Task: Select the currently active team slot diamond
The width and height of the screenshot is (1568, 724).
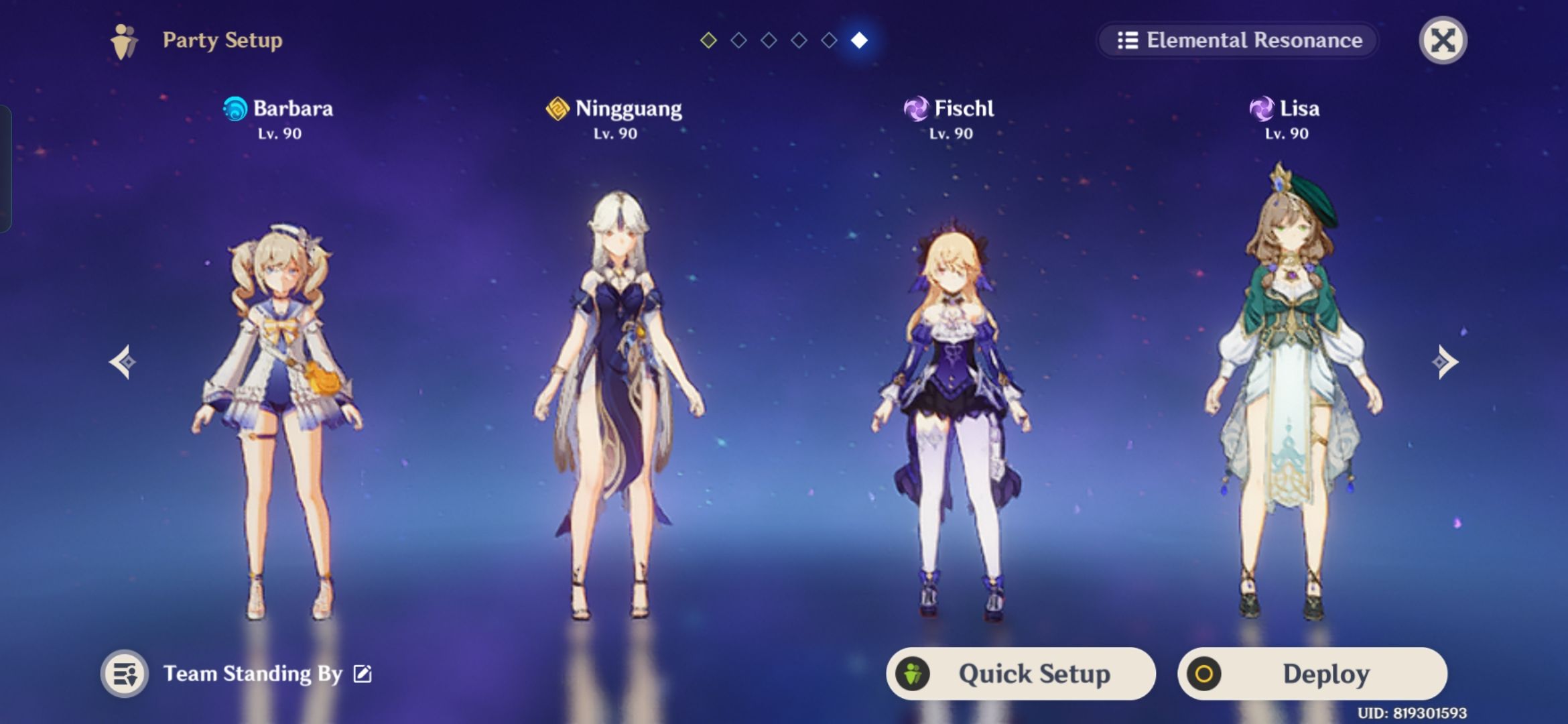Action: click(x=860, y=40)
